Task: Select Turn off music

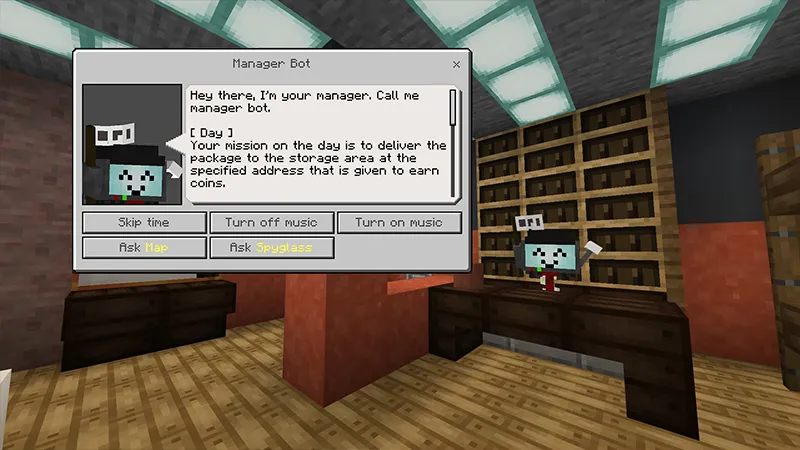Action: (271, 222)
